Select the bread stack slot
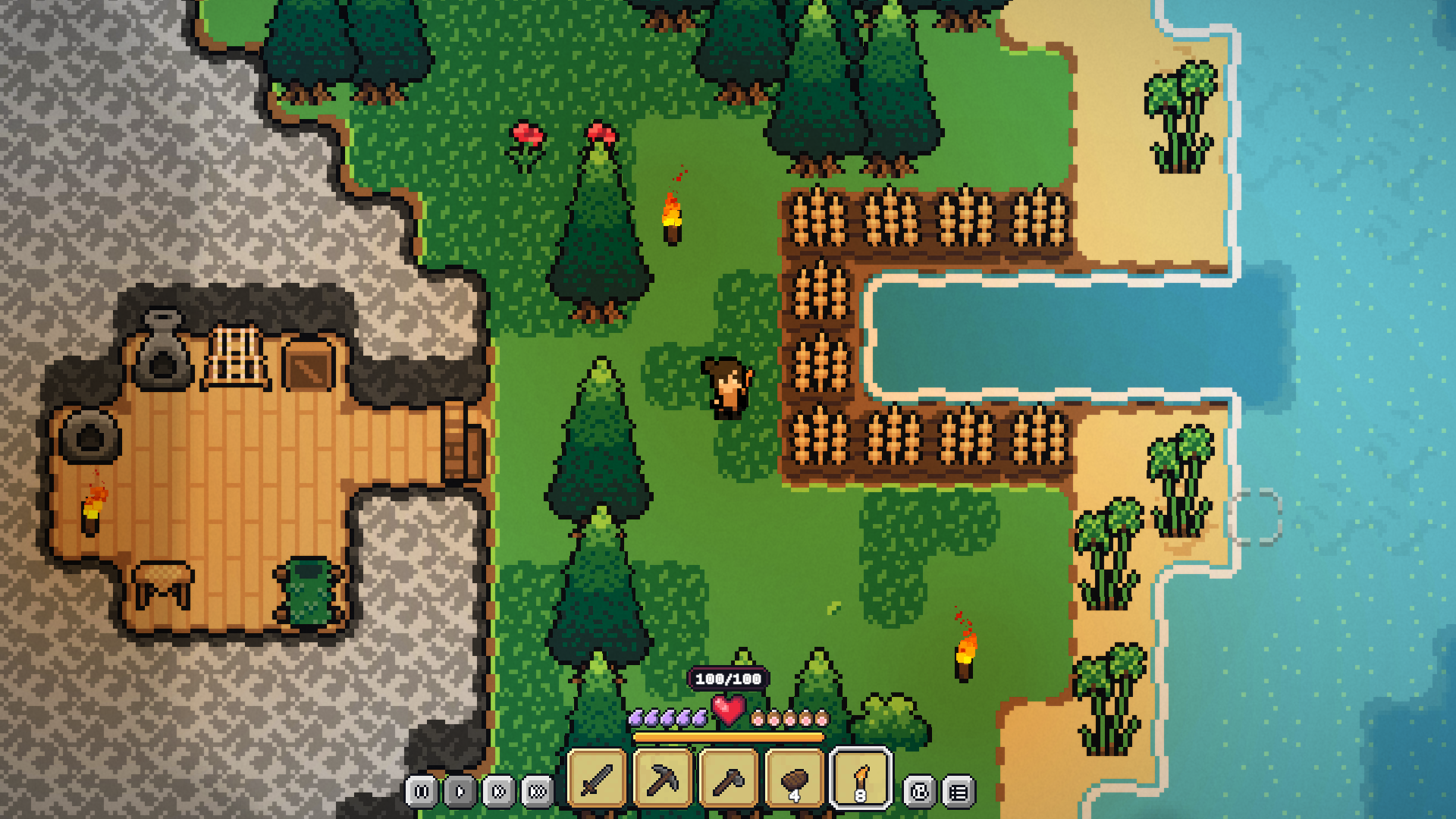1456x819 pixels. [x=795, y=779]
